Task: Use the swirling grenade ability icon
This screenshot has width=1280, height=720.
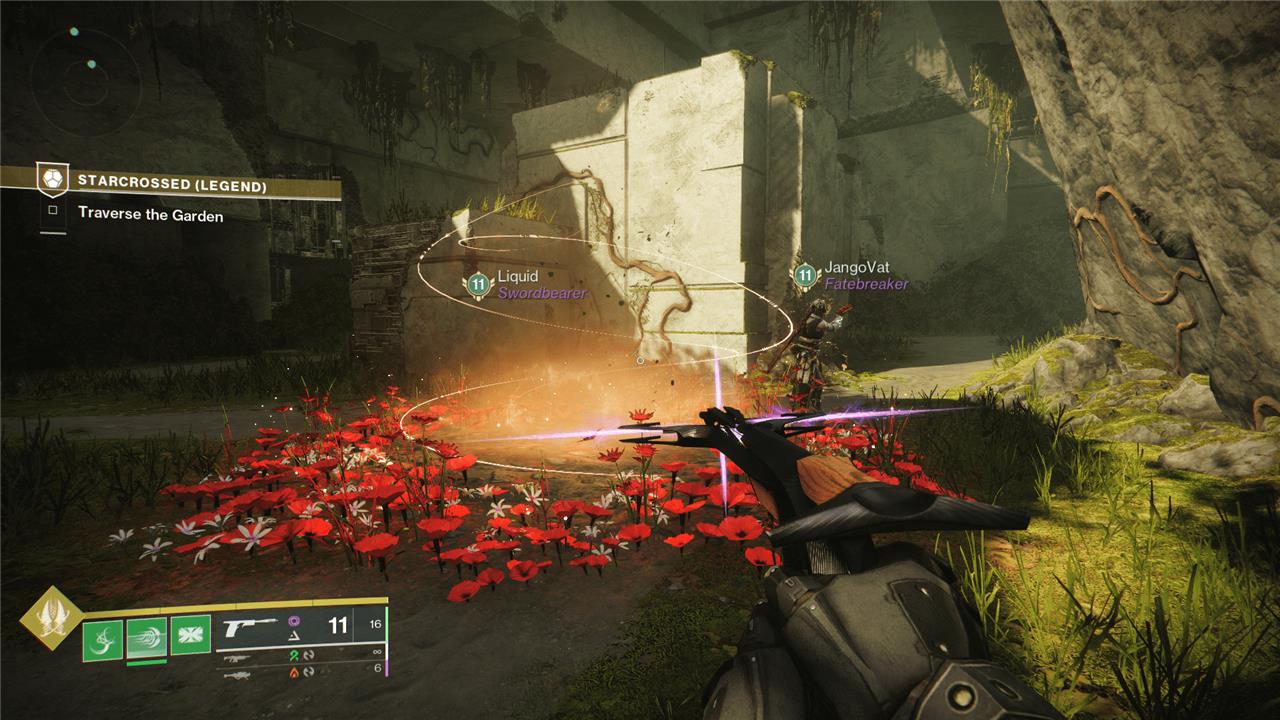Action: coord(102,636)
